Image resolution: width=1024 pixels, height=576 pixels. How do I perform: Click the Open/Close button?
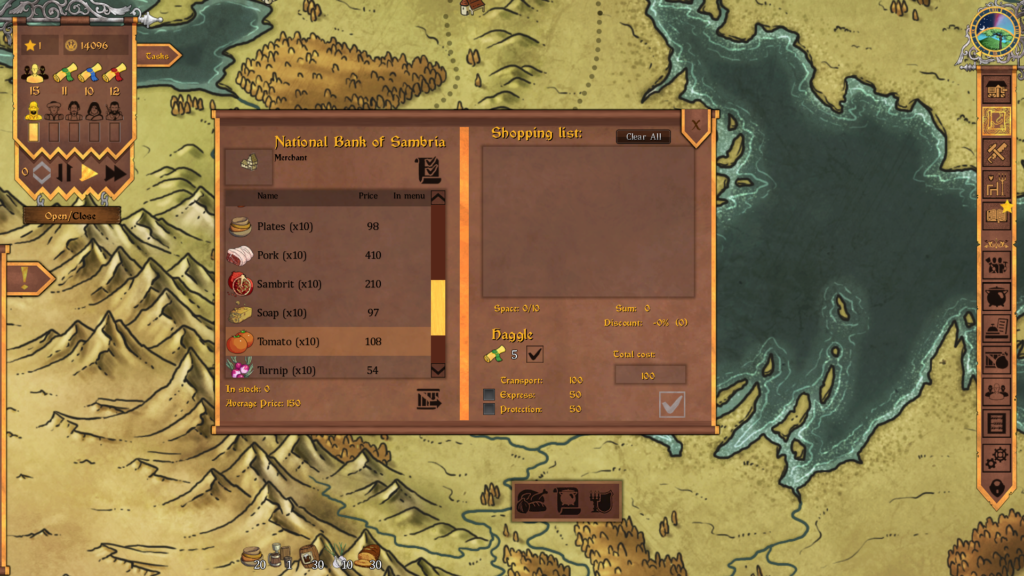click(71, 216)
